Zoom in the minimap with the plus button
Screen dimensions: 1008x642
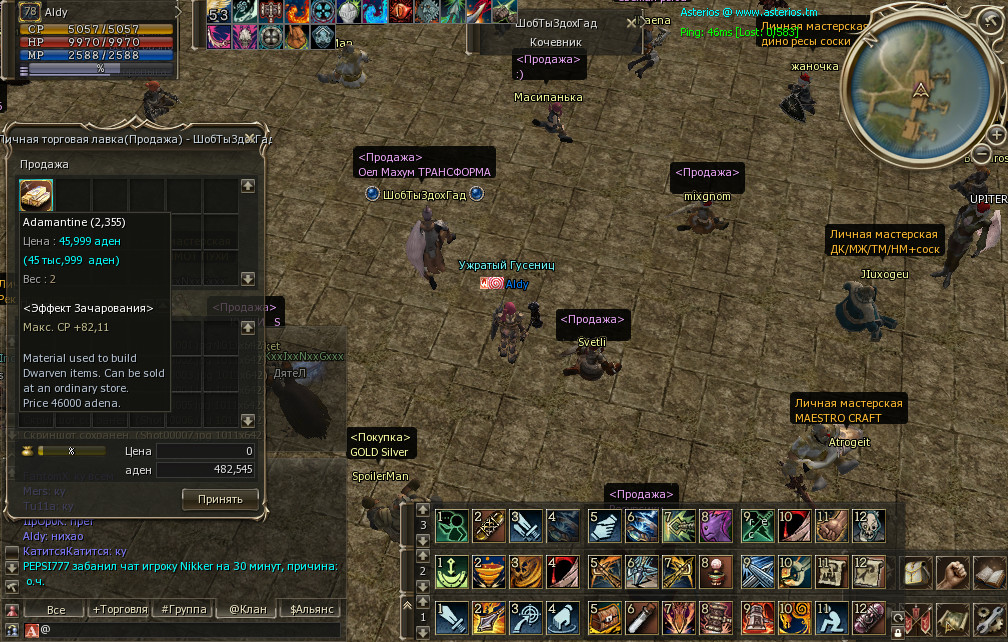tap(996, 134)
